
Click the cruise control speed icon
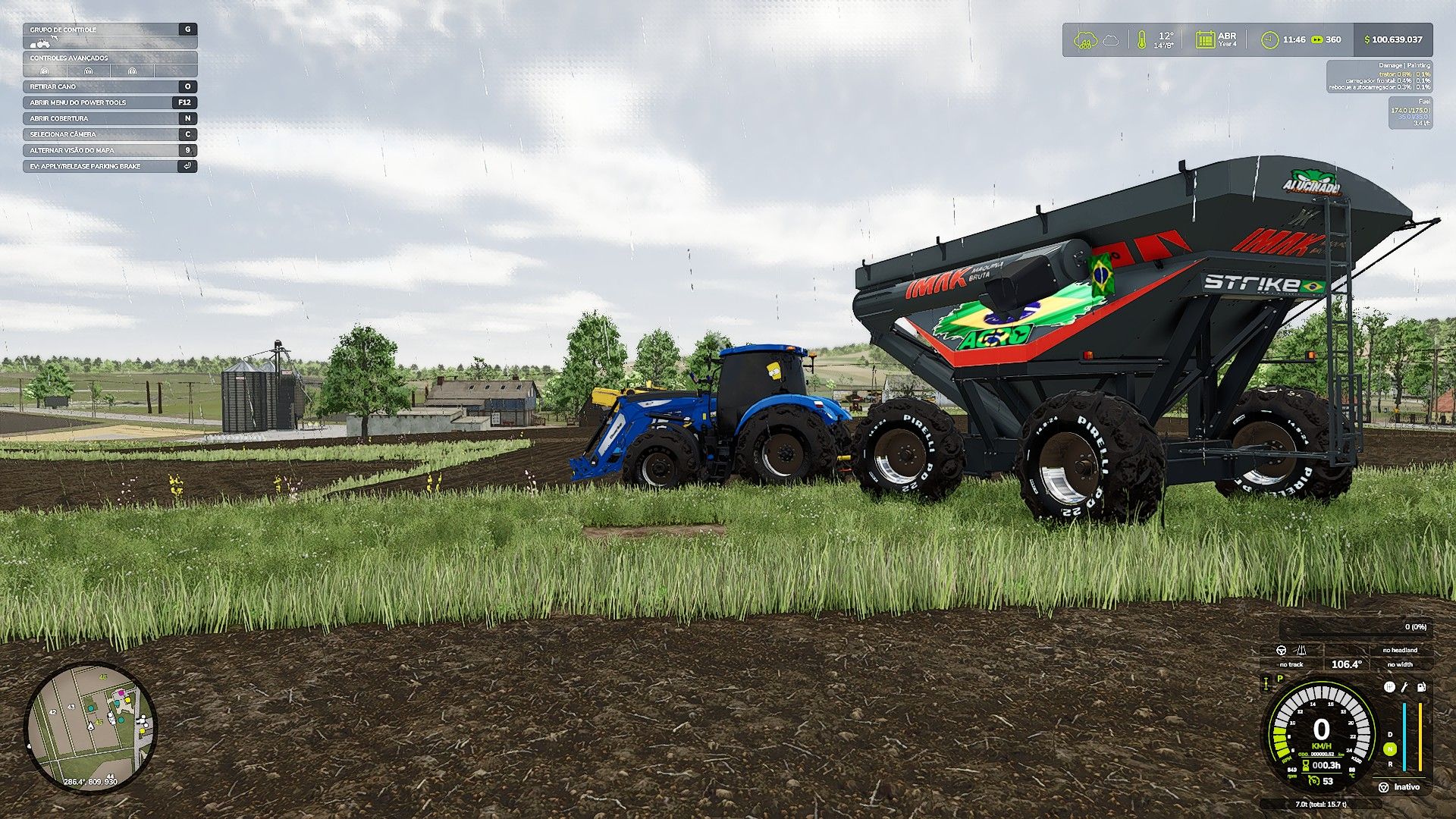coord(1314,780)
